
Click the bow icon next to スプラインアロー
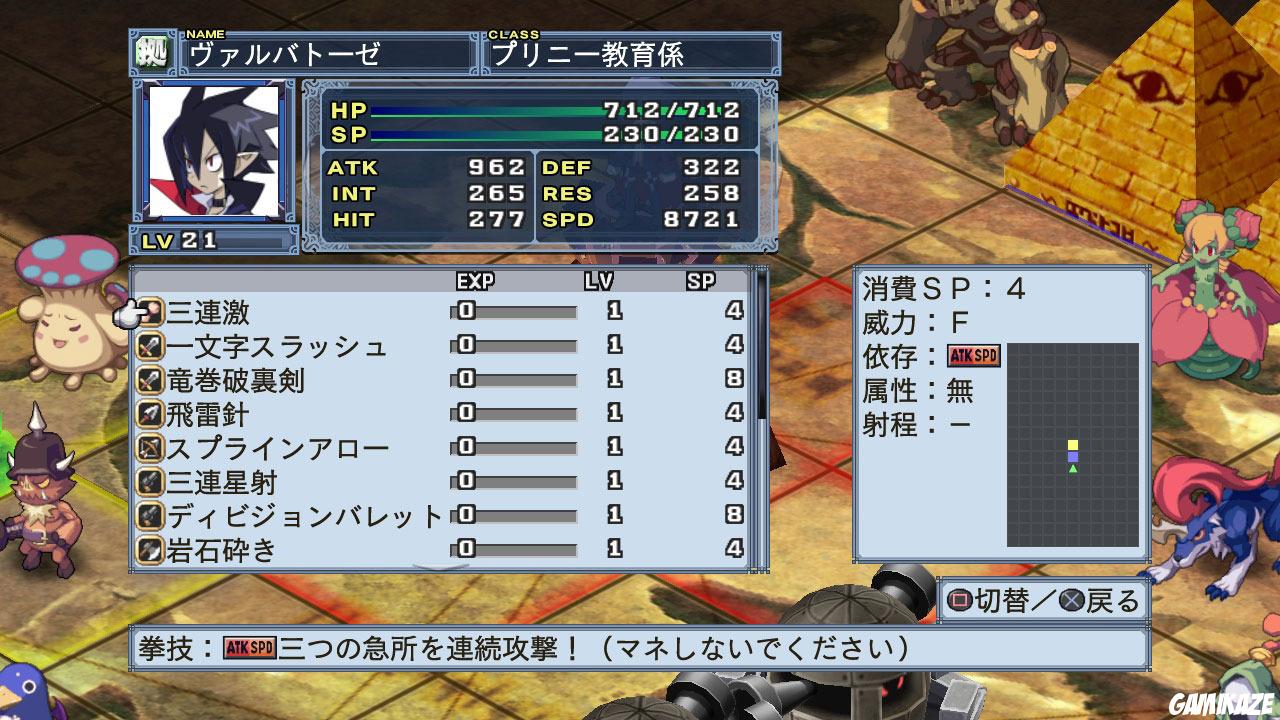pos(150,449)
